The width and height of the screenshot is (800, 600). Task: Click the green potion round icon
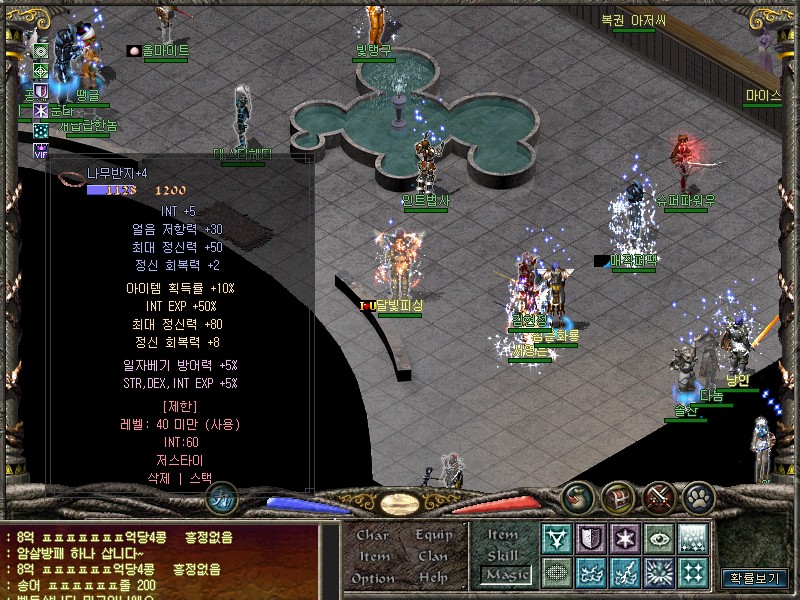click(x=579, y=496)
